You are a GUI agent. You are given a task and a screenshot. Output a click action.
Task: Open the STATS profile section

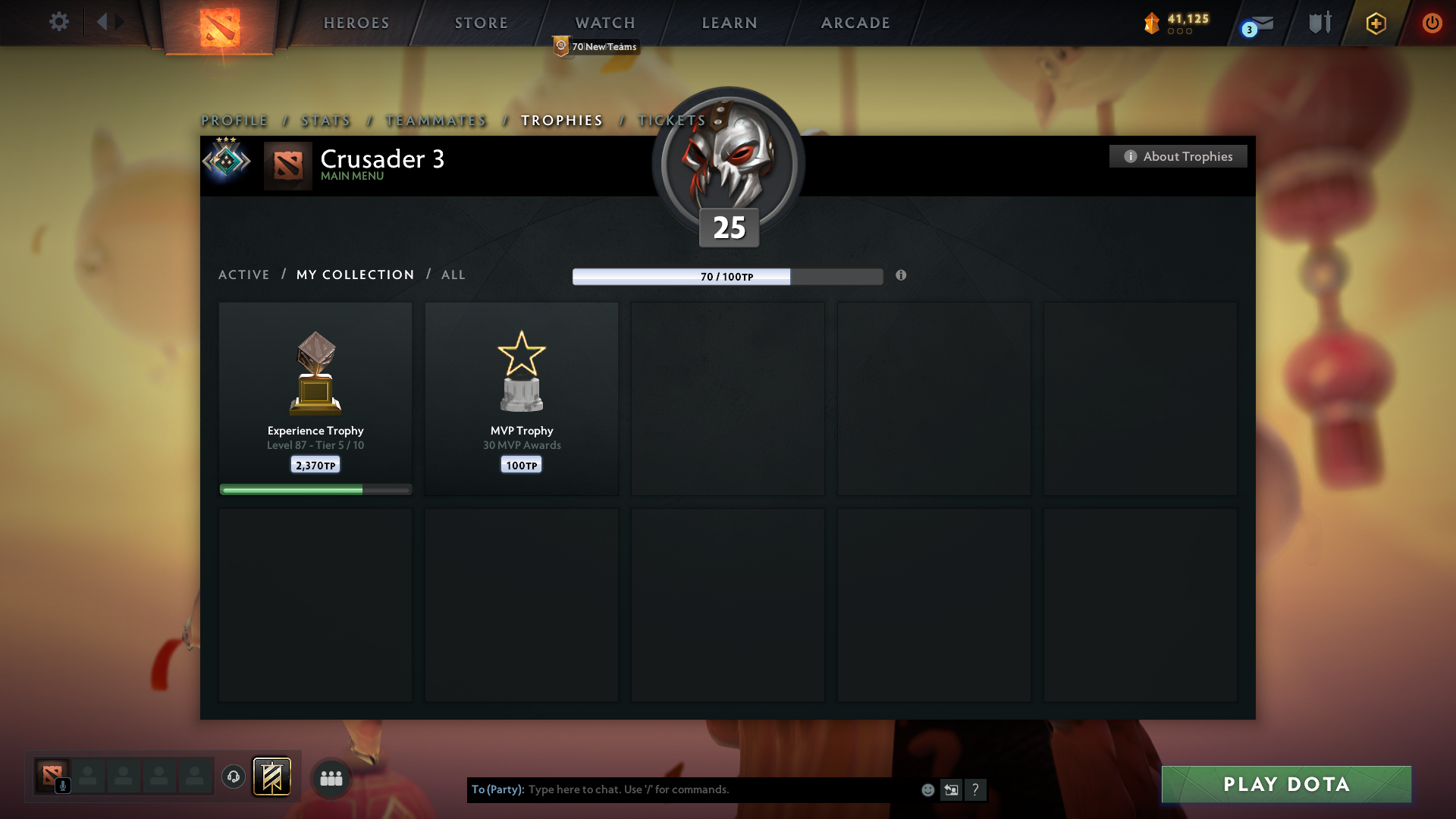[325, 120]
